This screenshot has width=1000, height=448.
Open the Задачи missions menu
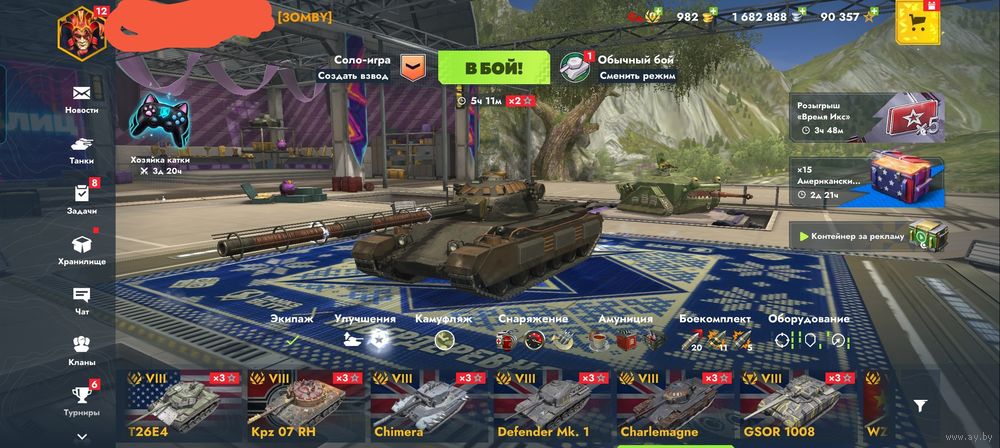click(x=82, y=198)
